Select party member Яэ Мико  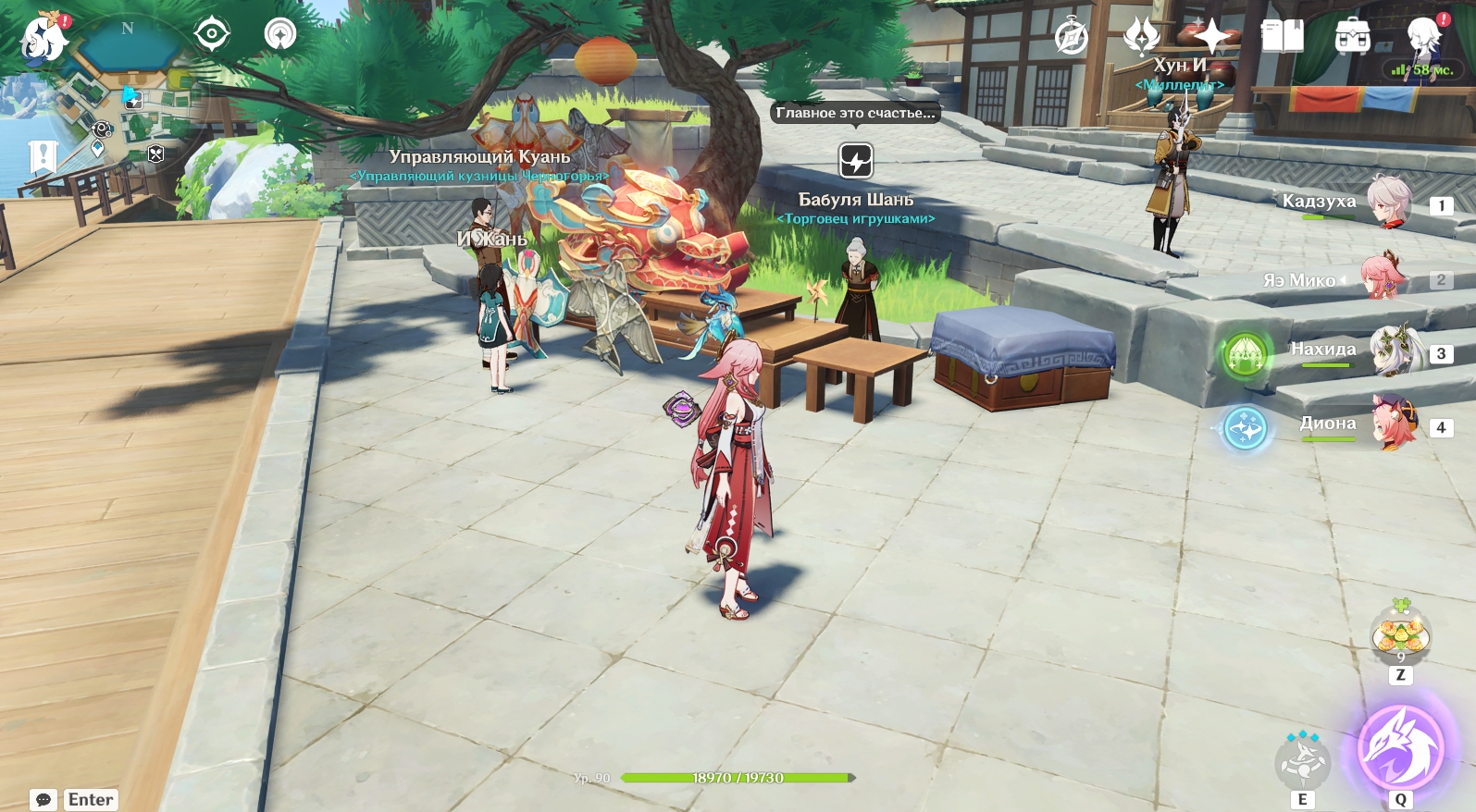tap(1383, 277)
